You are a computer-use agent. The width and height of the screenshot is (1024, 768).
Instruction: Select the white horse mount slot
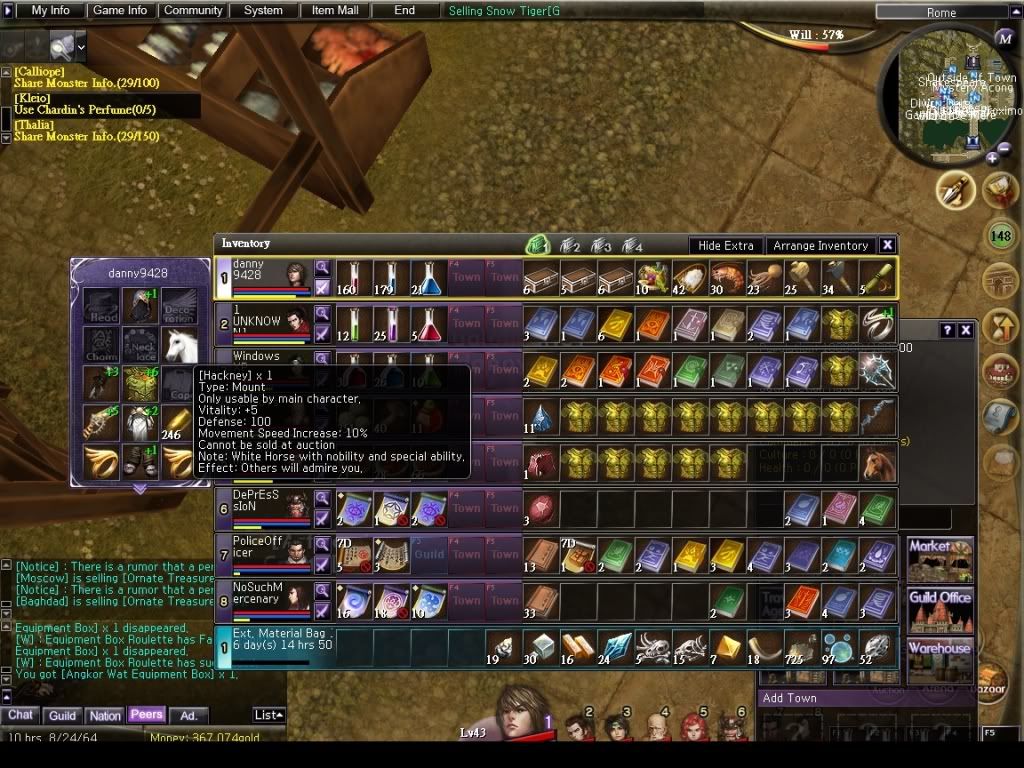point(180,347)
